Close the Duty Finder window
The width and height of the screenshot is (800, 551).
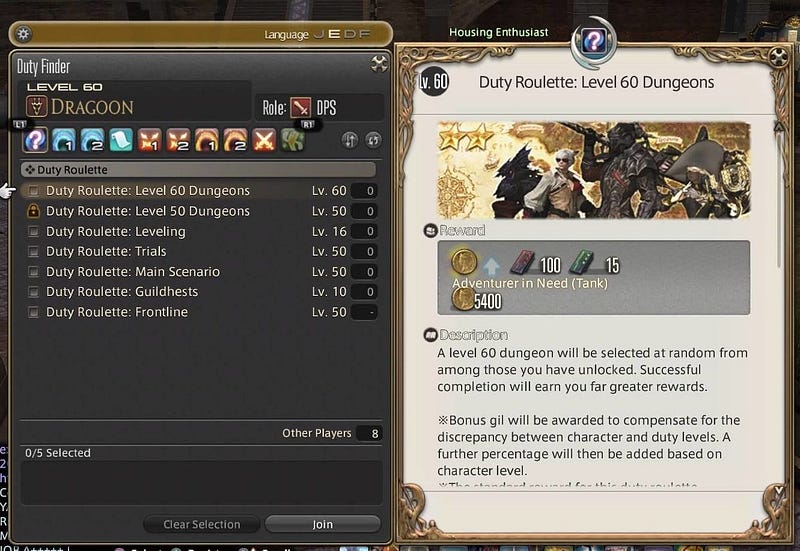pyautogui.click(x=380, y=65)
